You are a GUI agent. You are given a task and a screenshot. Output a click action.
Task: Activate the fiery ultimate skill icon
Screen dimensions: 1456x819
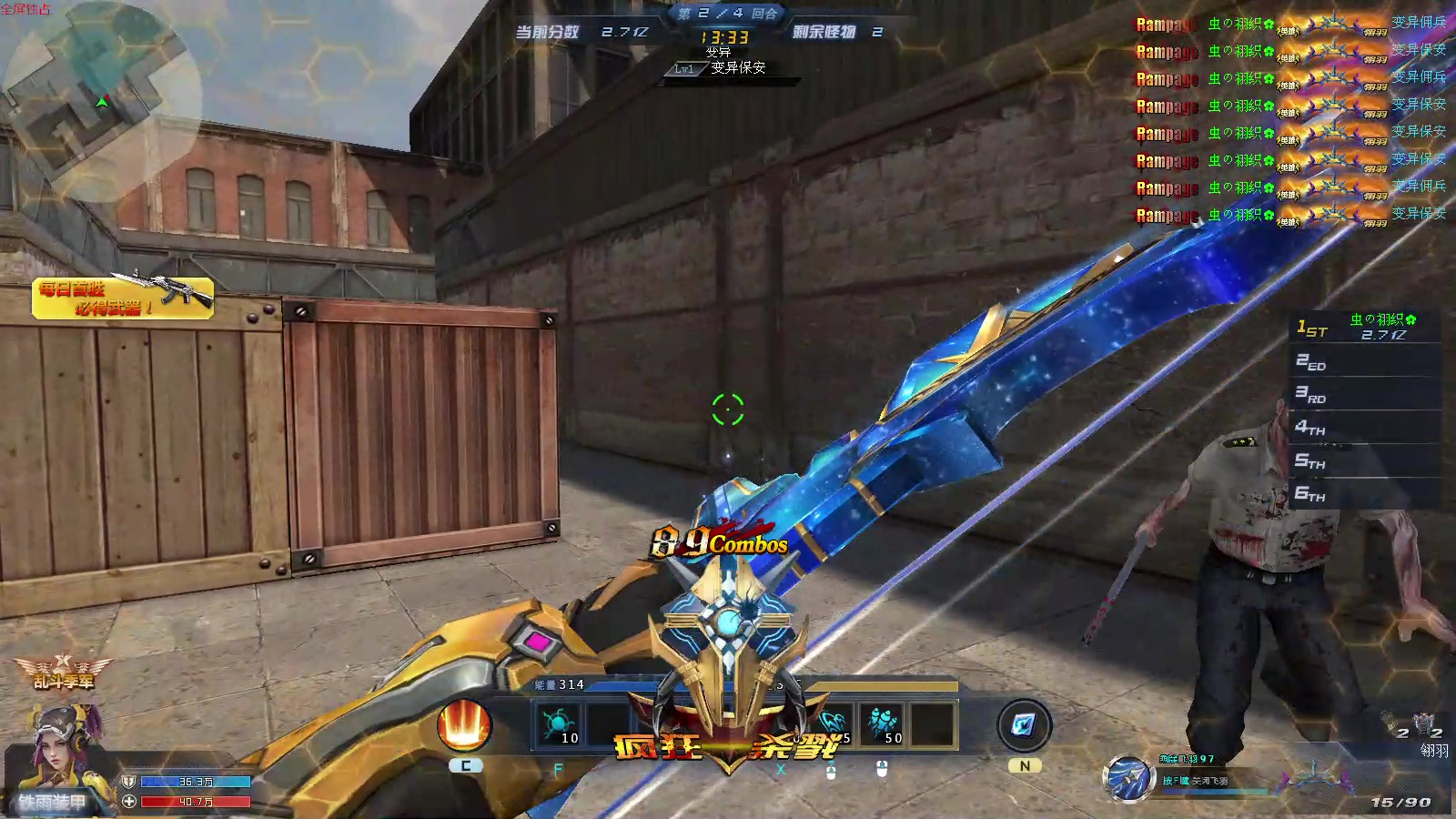pos(464,725)
